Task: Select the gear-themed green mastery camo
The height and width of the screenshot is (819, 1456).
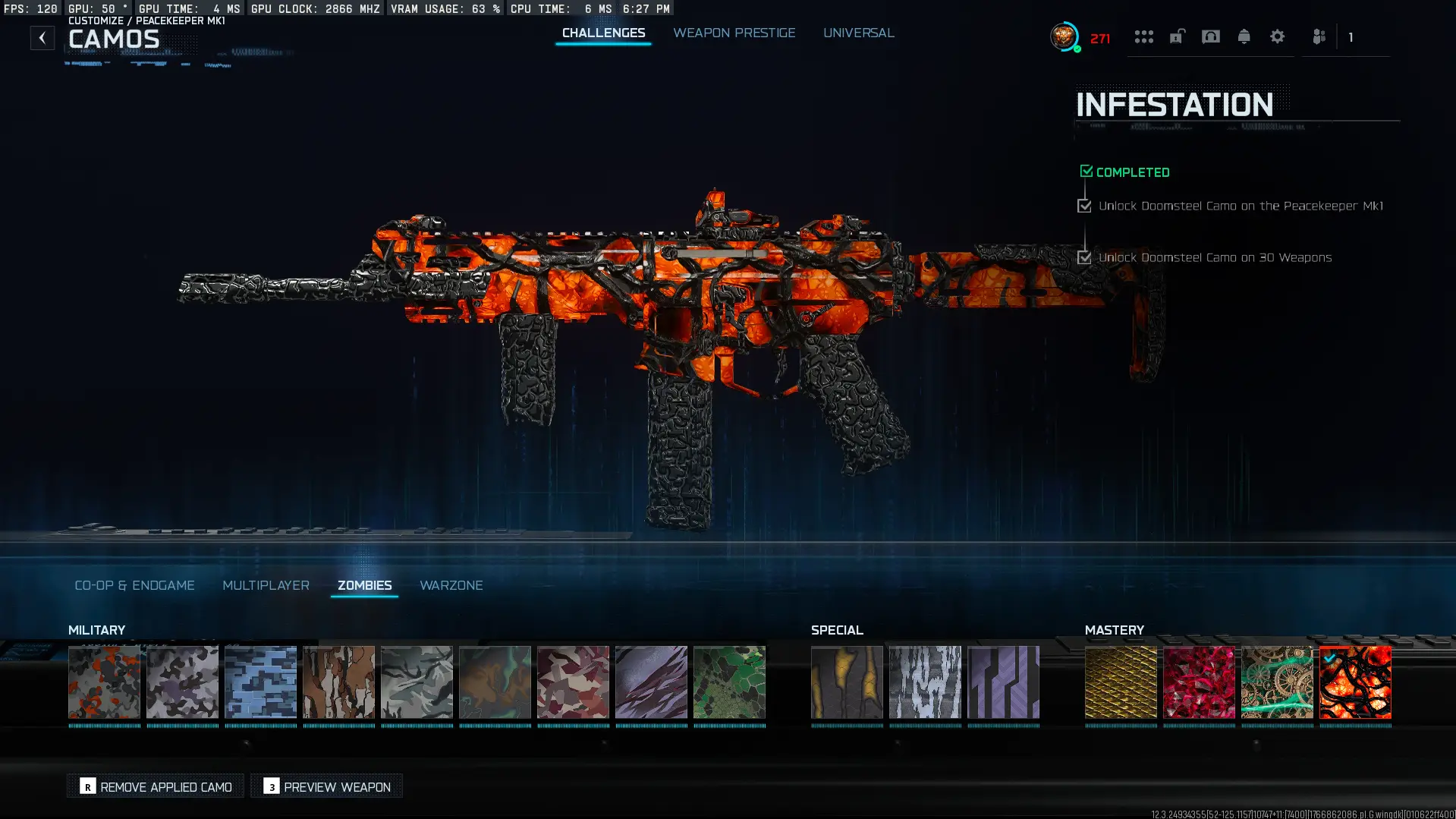Action: pyautogui.click(x=1278, y=682)
